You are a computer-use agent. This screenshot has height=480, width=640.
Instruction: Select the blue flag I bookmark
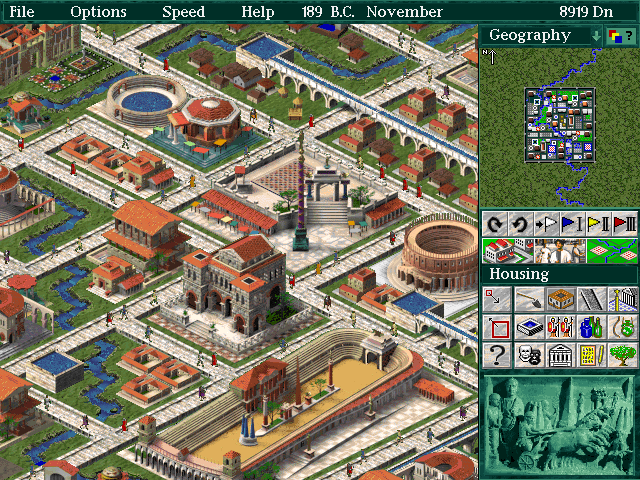571,223
